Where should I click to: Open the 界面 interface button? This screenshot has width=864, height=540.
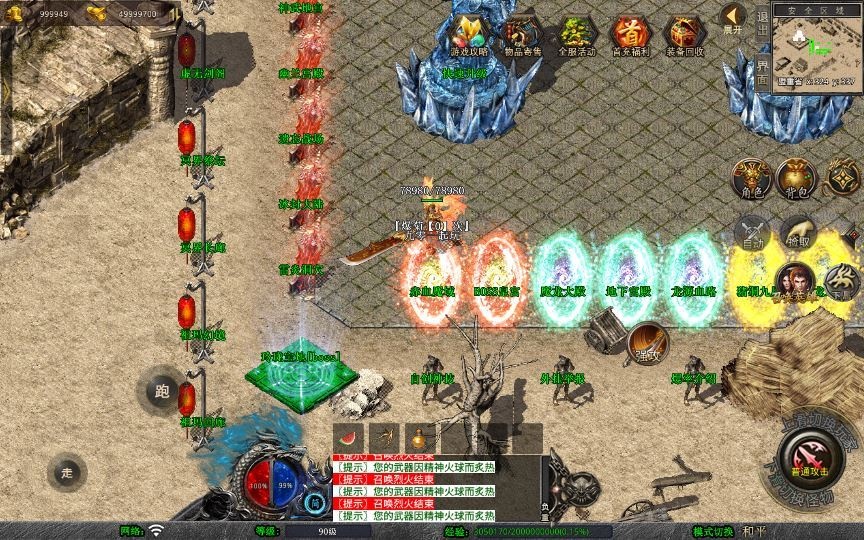click(x=763, y=72)
